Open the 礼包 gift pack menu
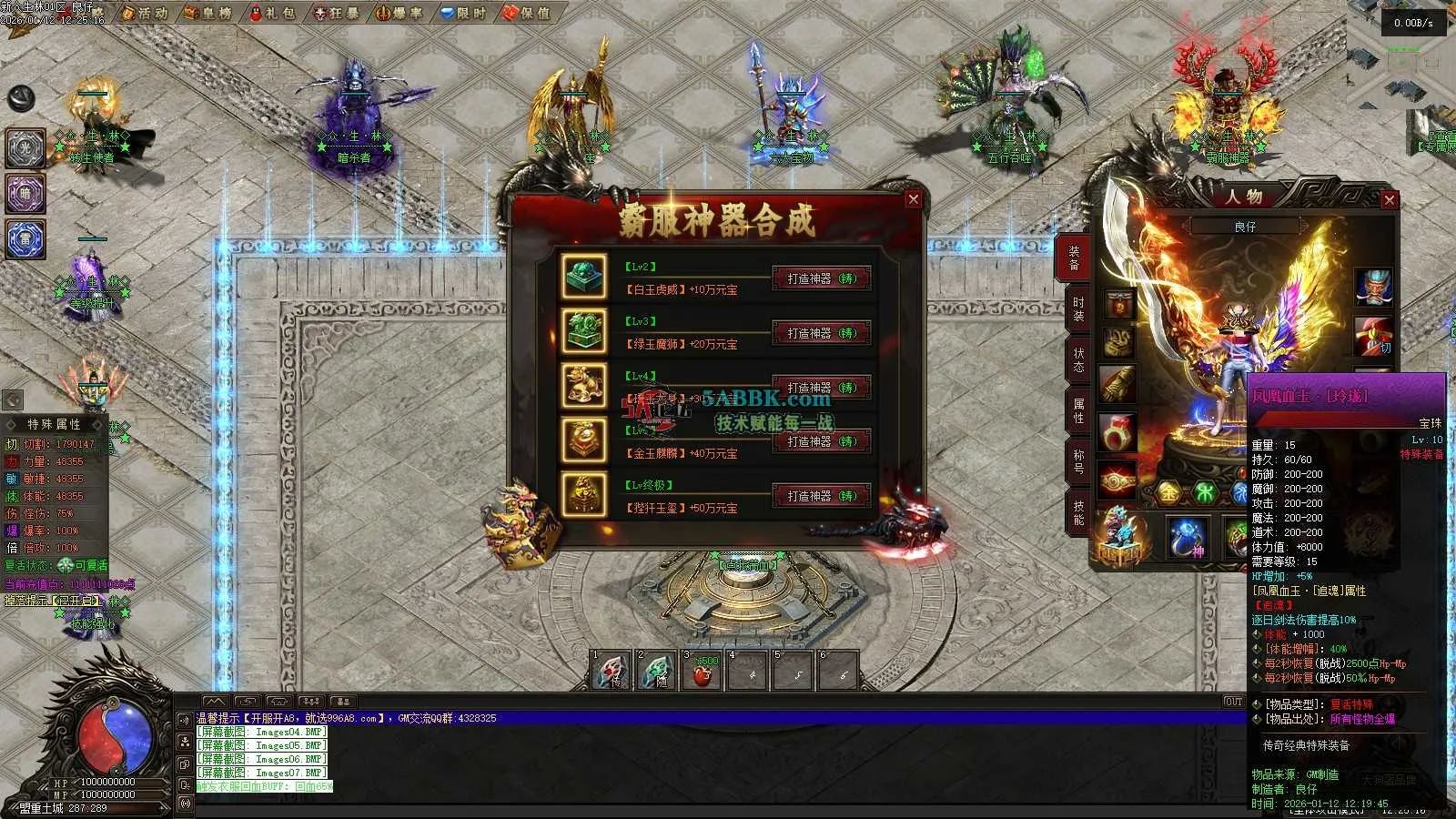The height and width of the screenshot is (819, 1456). 273,13
